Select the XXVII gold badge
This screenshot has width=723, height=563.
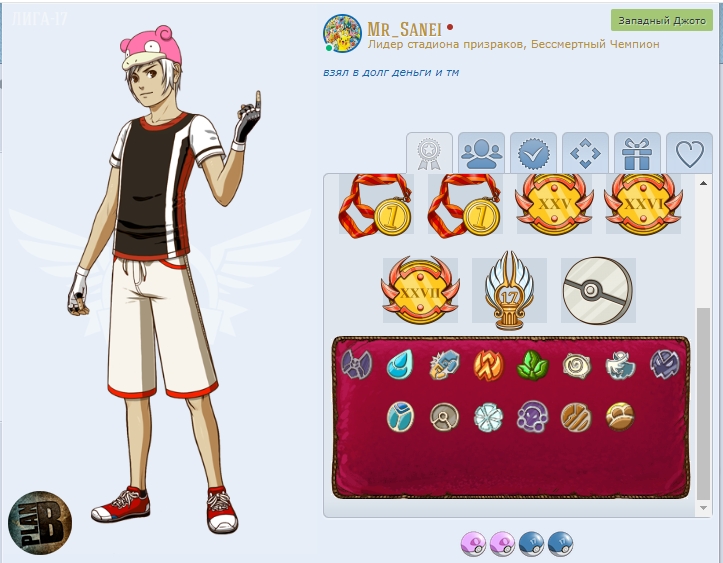(x=420, y=290)
